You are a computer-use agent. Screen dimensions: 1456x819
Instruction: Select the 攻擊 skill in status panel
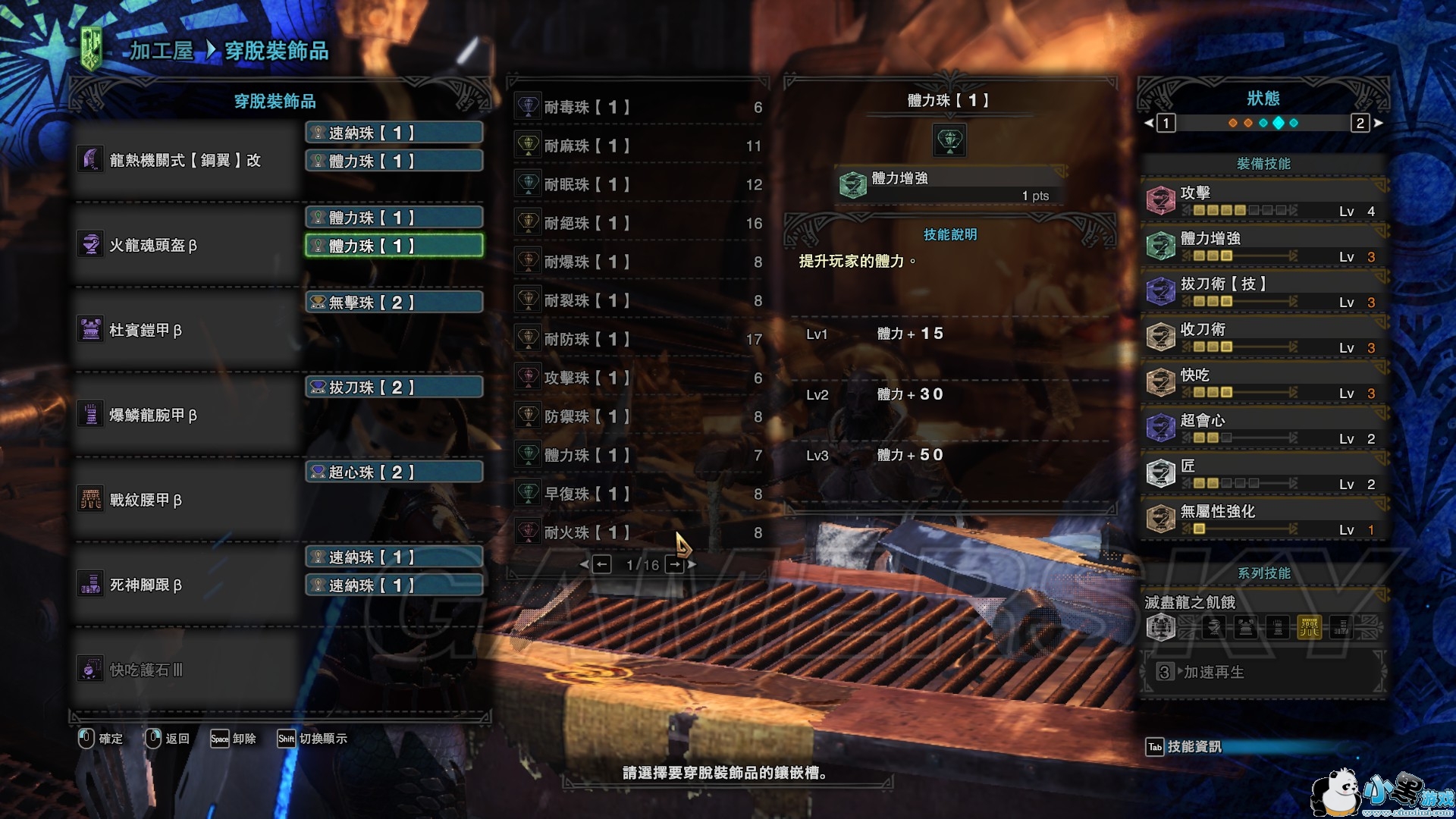[1263, 201]
